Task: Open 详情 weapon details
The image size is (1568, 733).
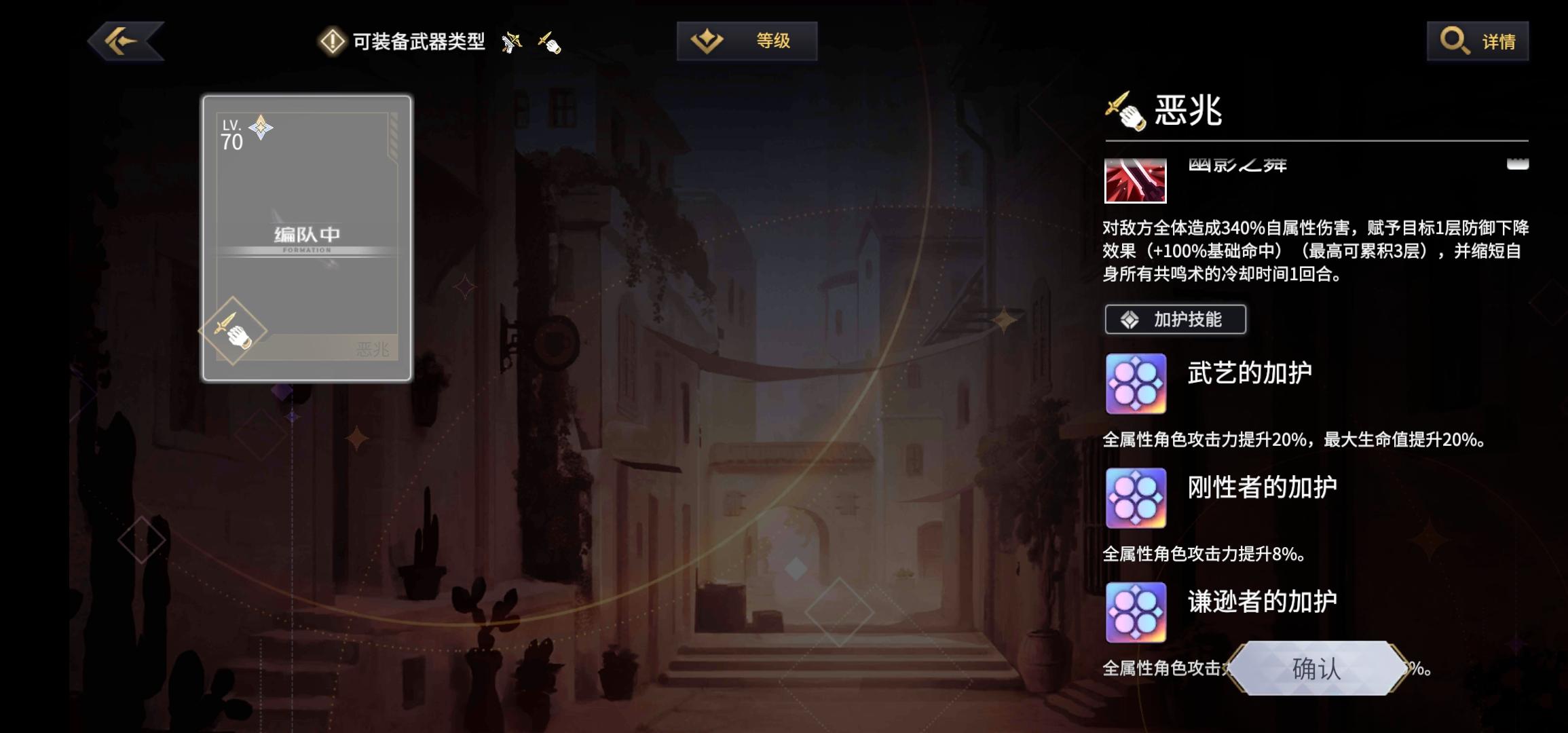Action: coord(1478,41)
